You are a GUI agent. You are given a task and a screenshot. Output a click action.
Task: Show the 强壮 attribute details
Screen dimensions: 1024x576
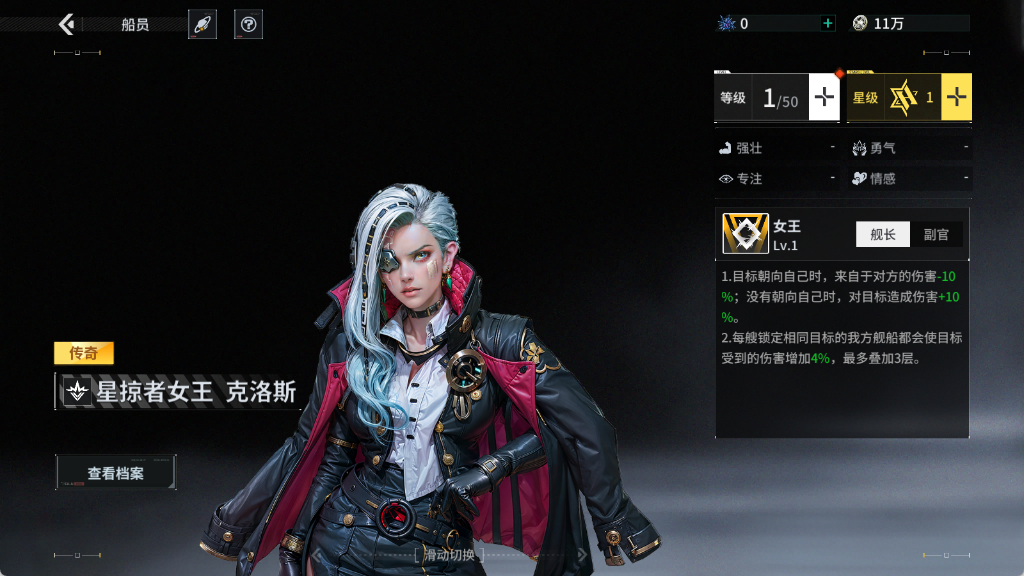pyautogui.click(x=777, y=148)
